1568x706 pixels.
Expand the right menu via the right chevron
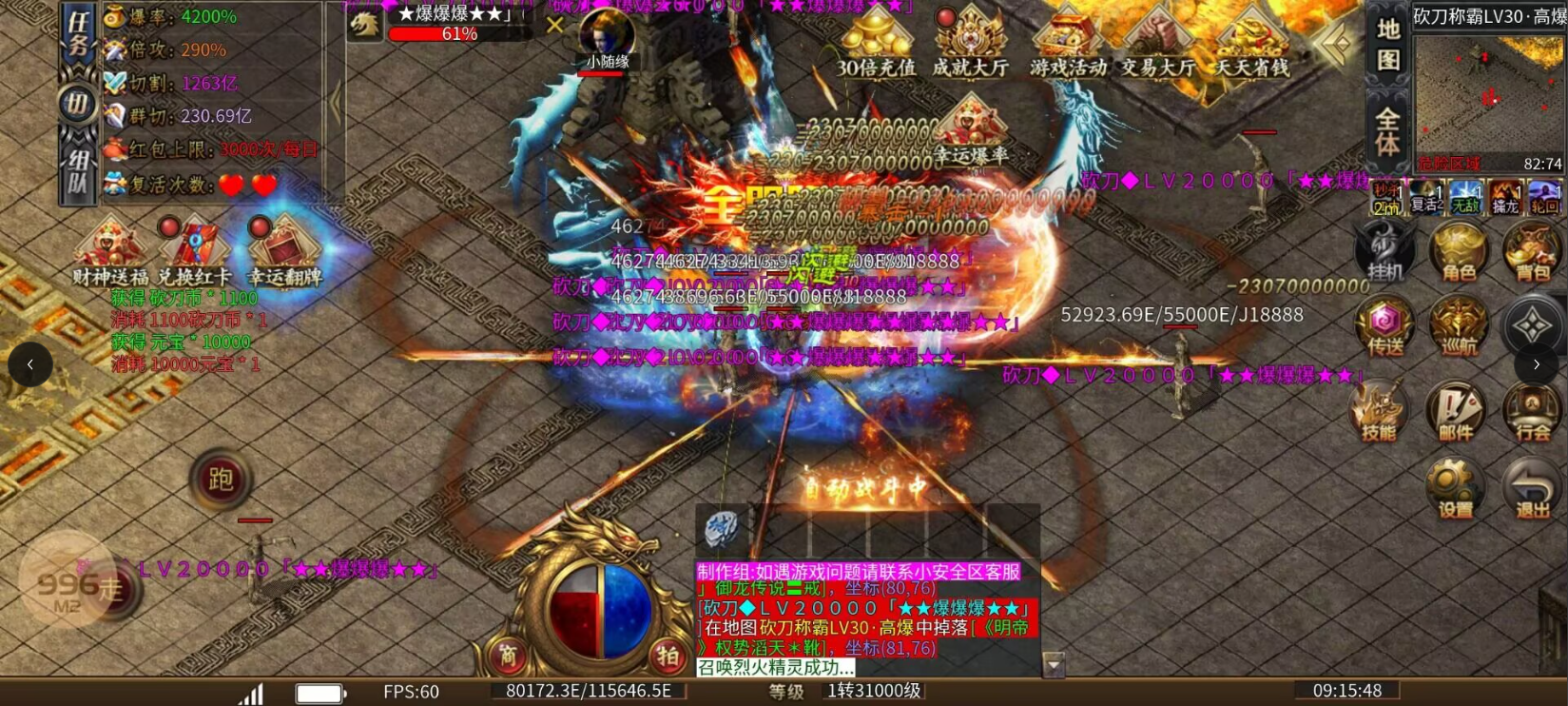pos(1537,364)
